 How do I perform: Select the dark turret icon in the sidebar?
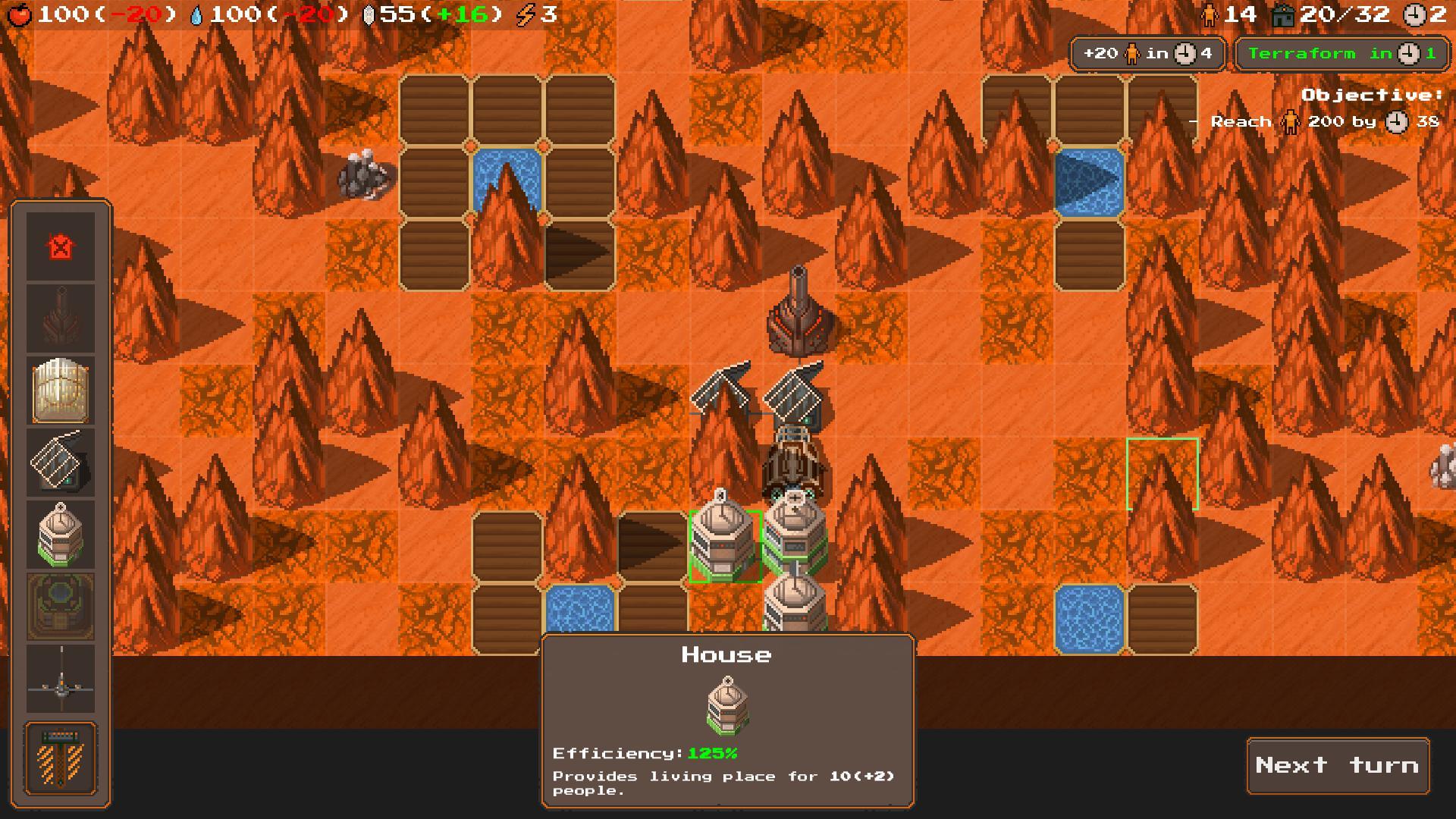(x=61, y=318)
